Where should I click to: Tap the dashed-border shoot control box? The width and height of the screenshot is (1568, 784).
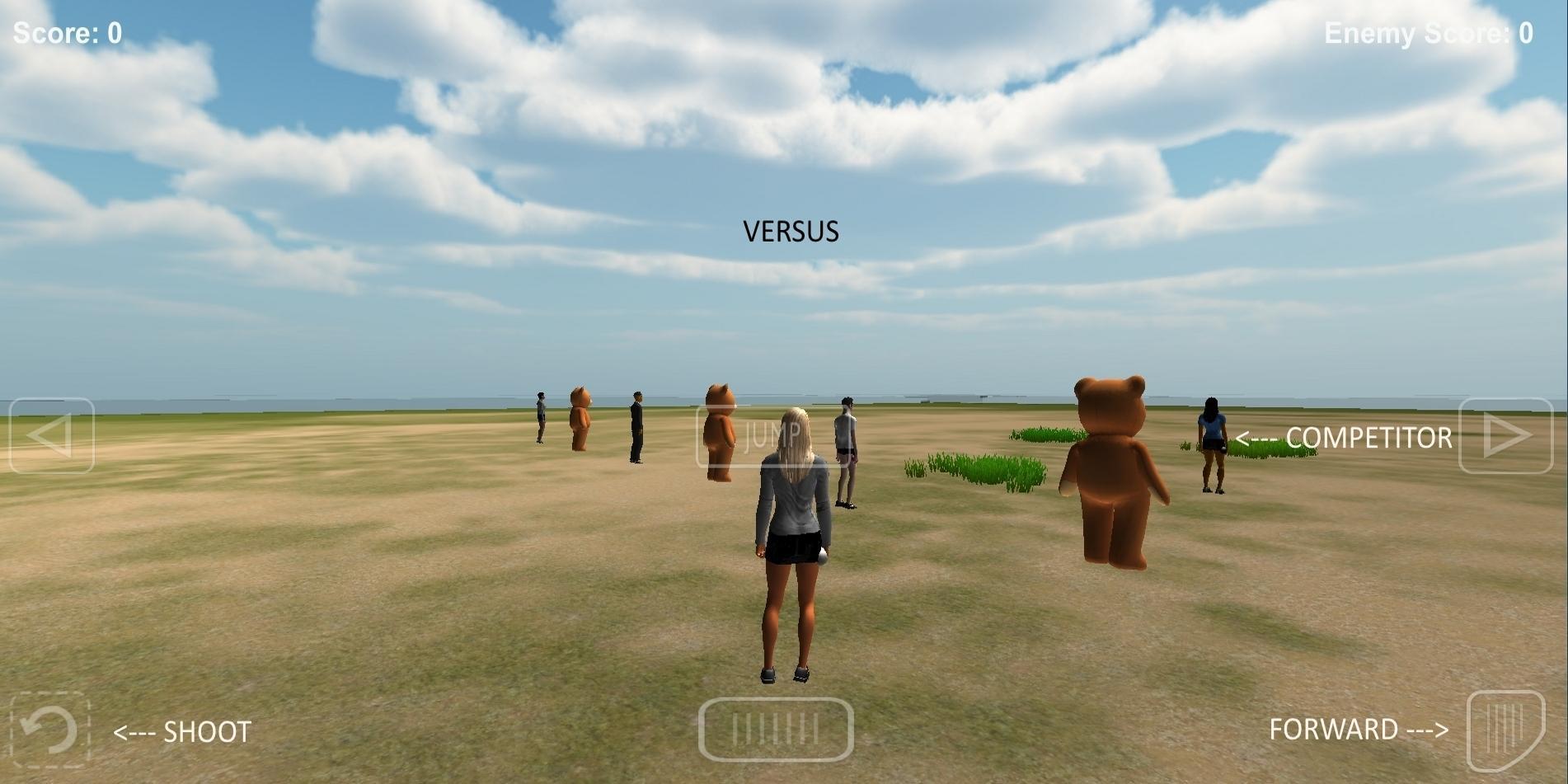tap(49, 730)
